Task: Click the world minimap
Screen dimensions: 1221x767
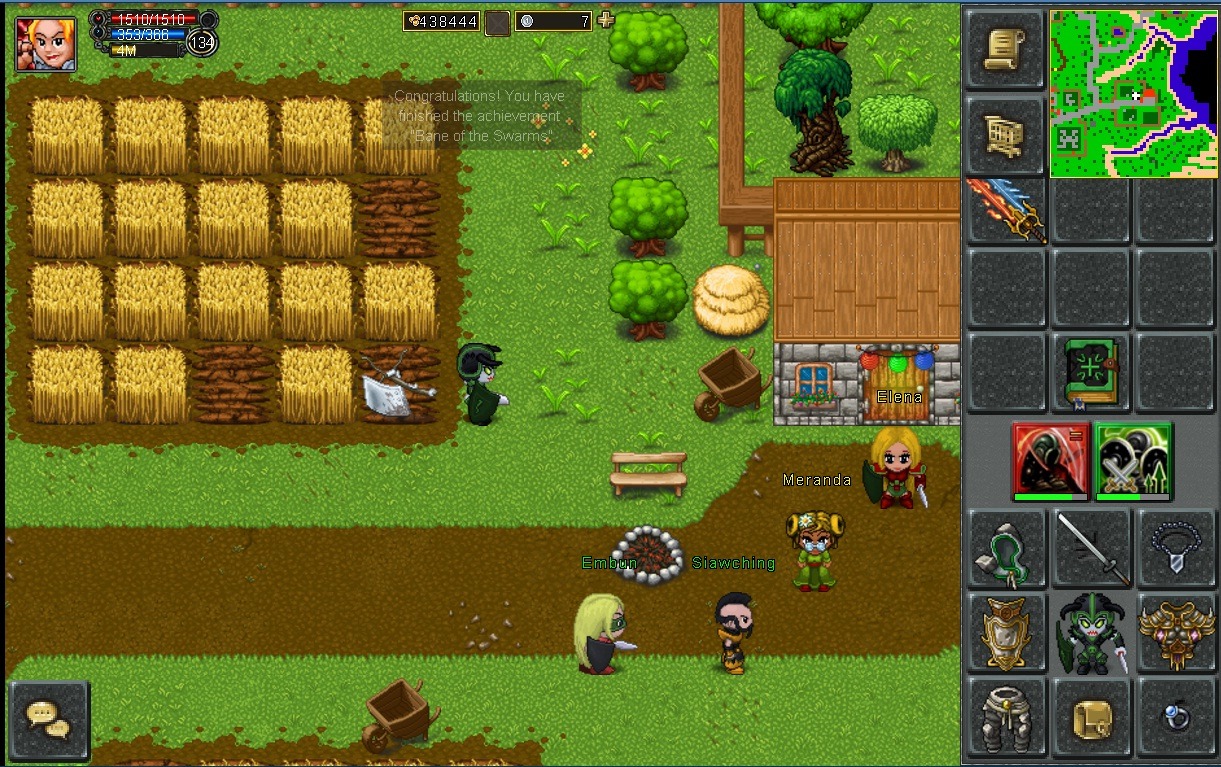Action: 1133,94
